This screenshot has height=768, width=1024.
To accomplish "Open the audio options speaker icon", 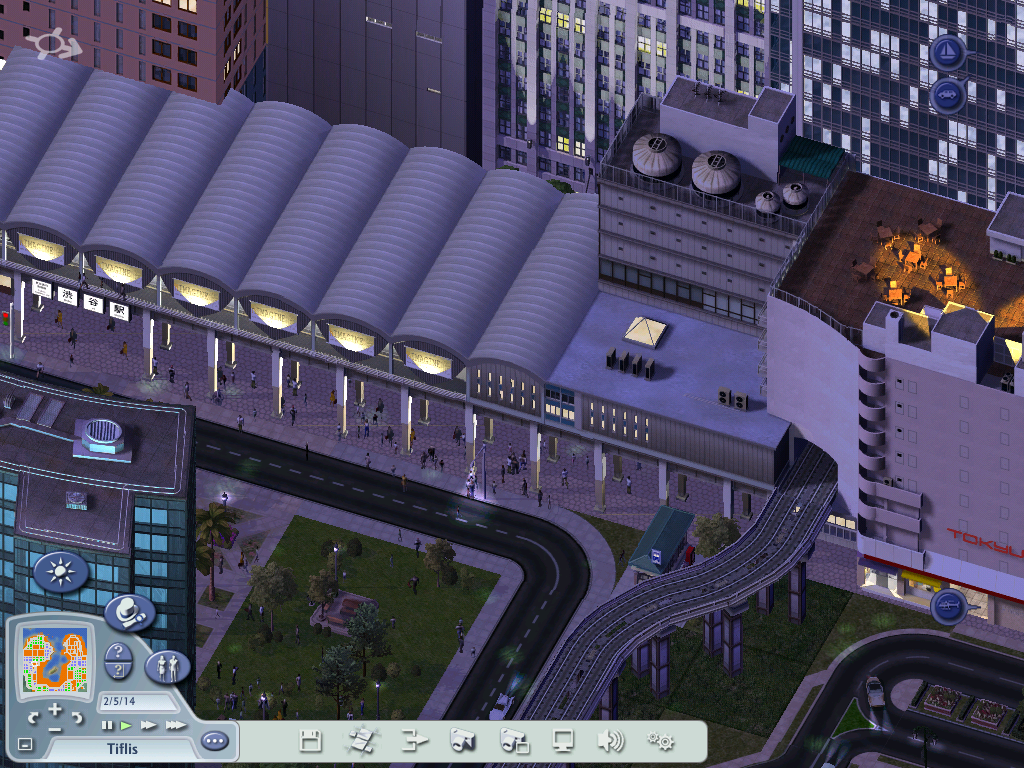I will 610,741.
